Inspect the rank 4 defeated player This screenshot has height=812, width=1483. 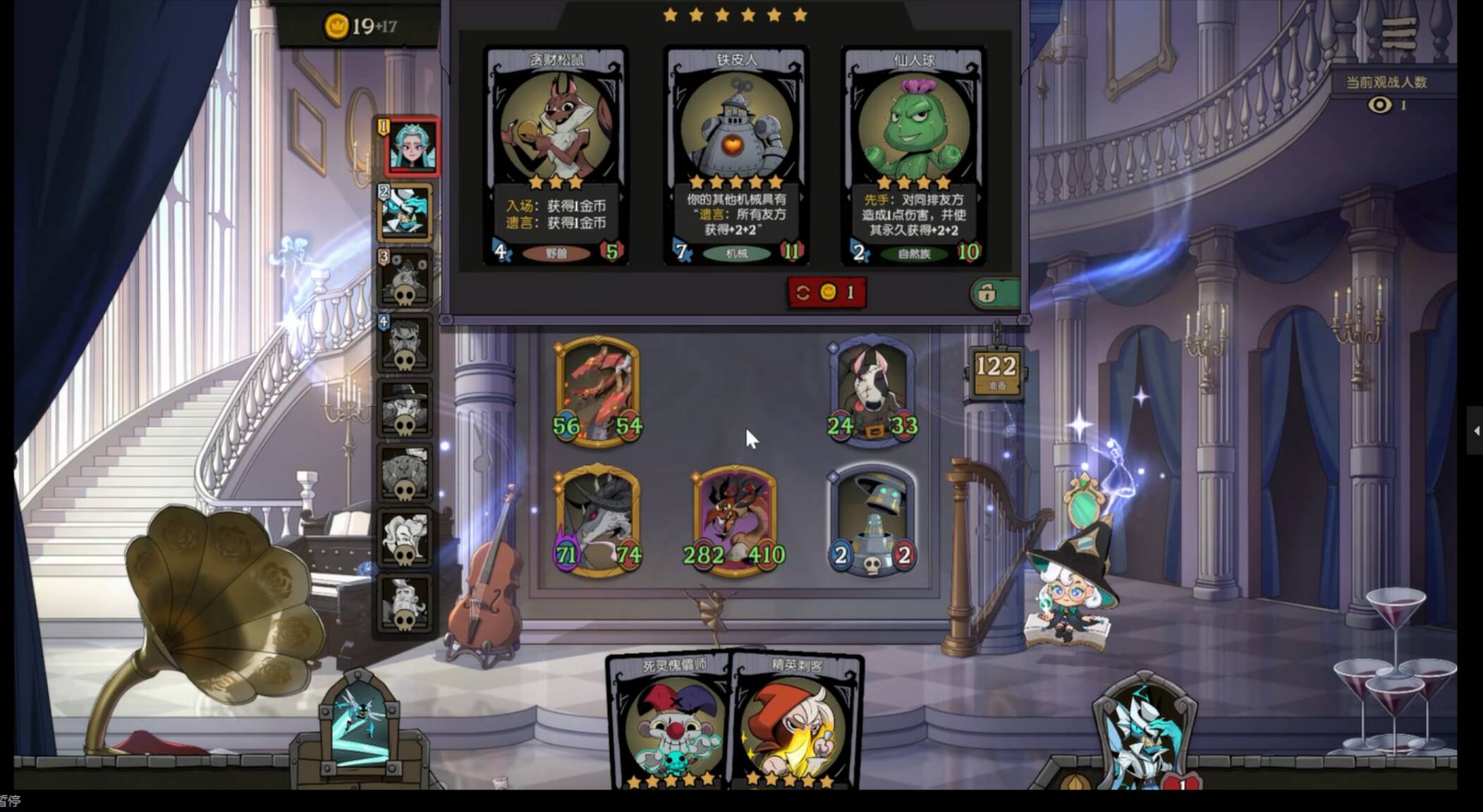405,343
